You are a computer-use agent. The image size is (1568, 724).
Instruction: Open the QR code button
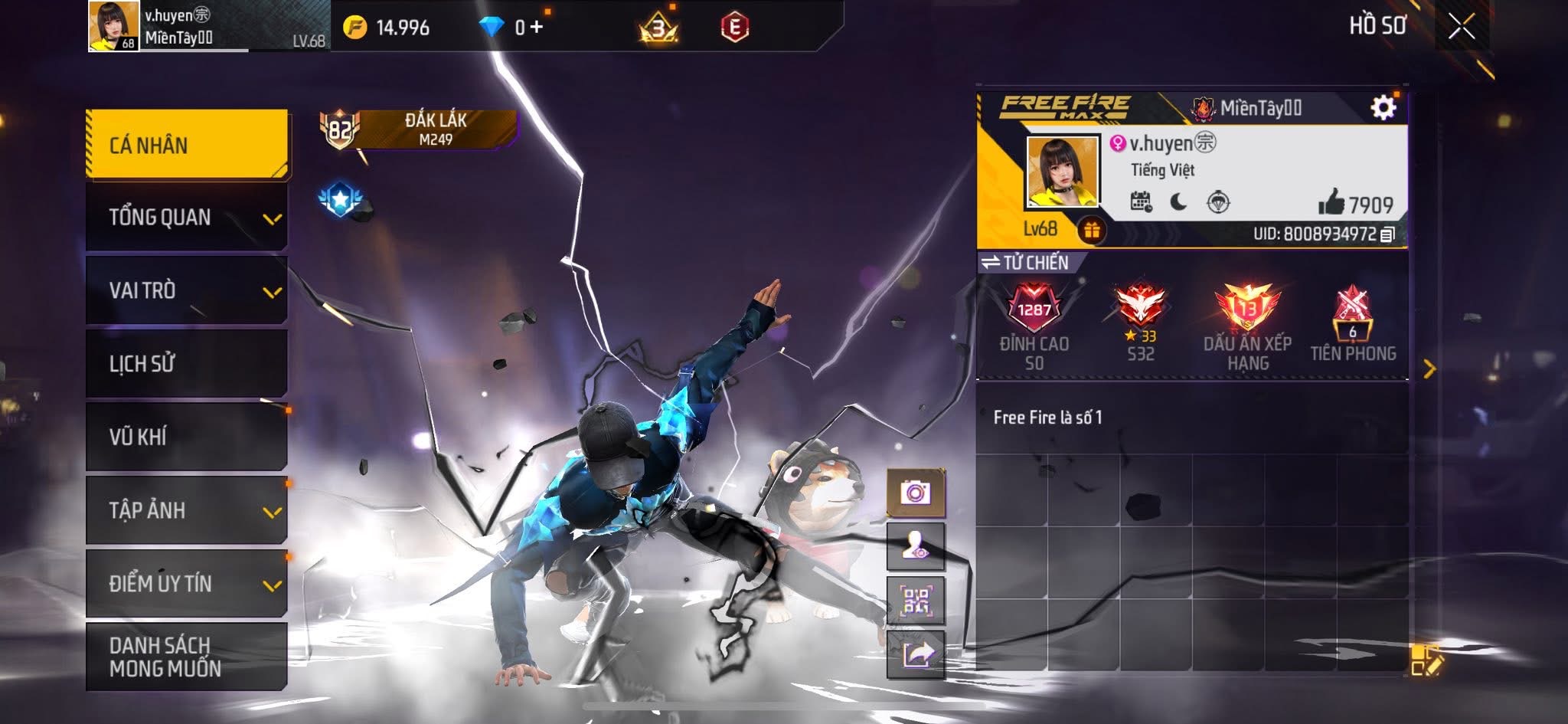(x=916, y=601)
